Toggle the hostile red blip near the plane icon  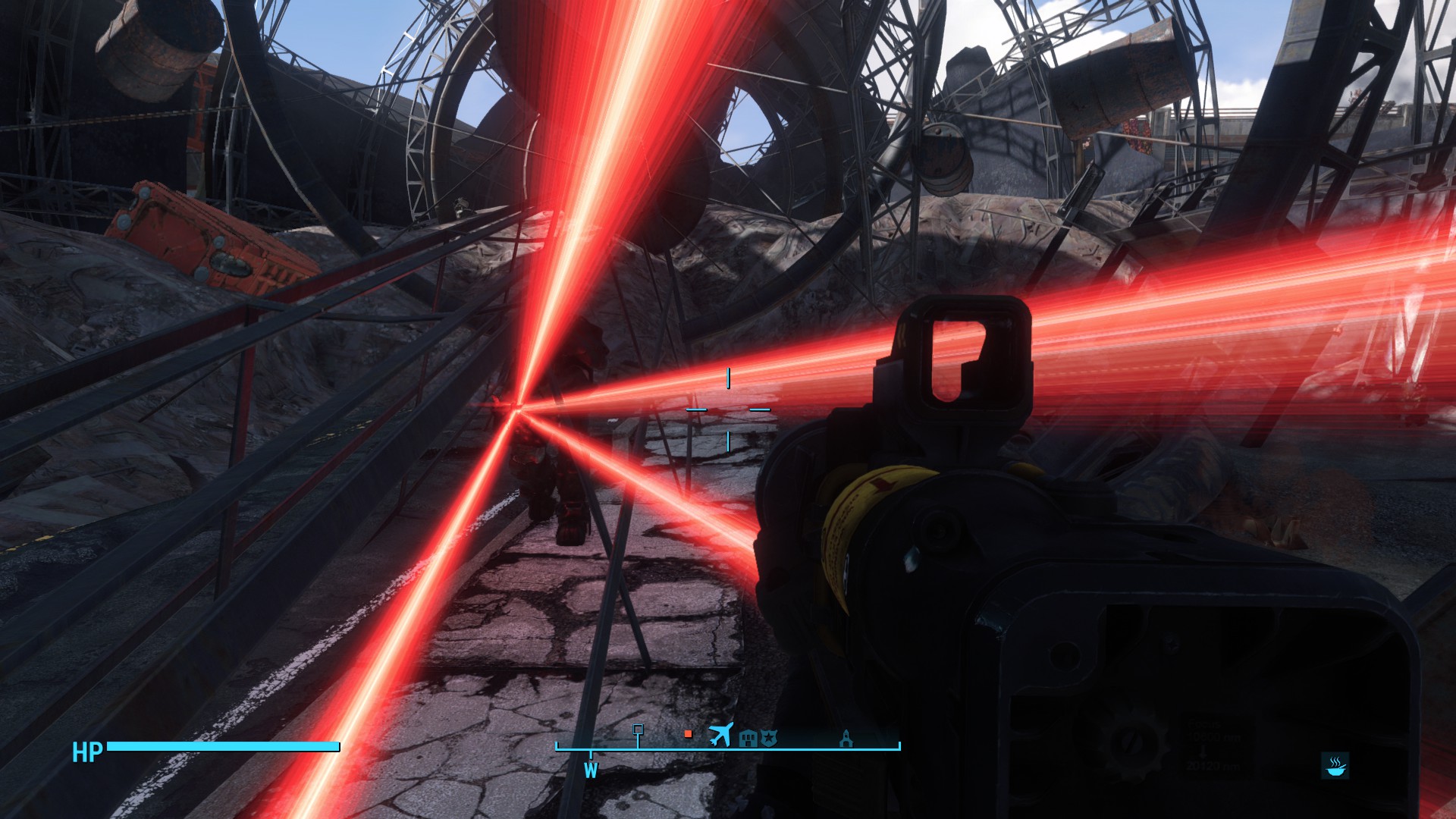688,733
